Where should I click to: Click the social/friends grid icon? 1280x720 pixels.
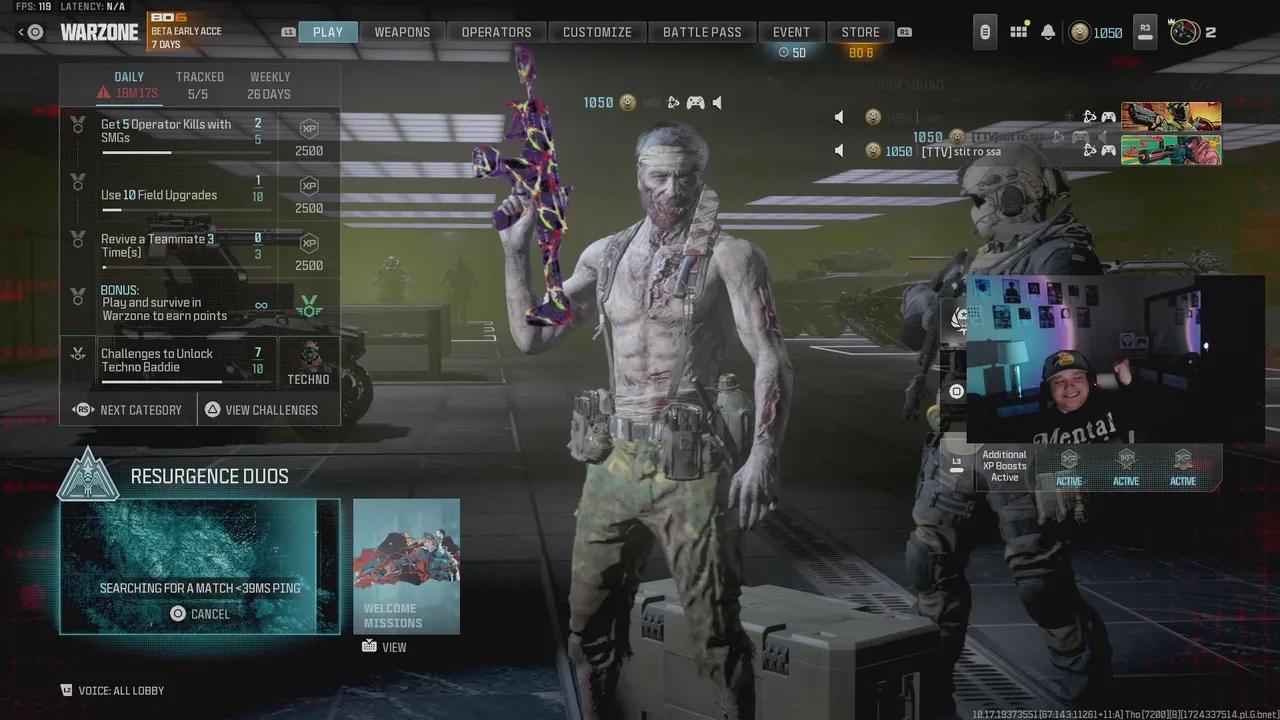(x=1018, y=31)
